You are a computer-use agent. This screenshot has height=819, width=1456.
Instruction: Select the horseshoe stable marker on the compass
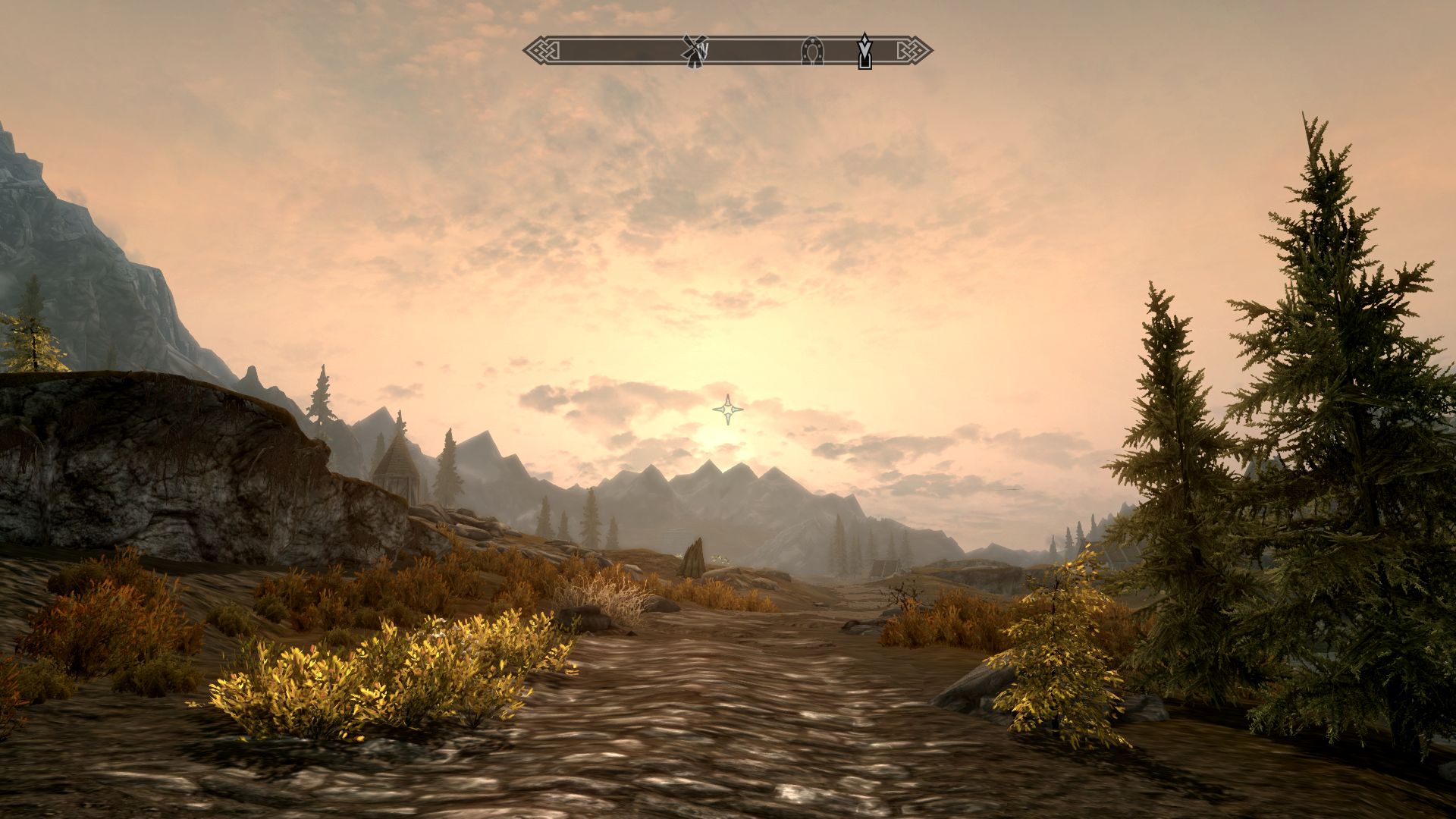(812, 51)
